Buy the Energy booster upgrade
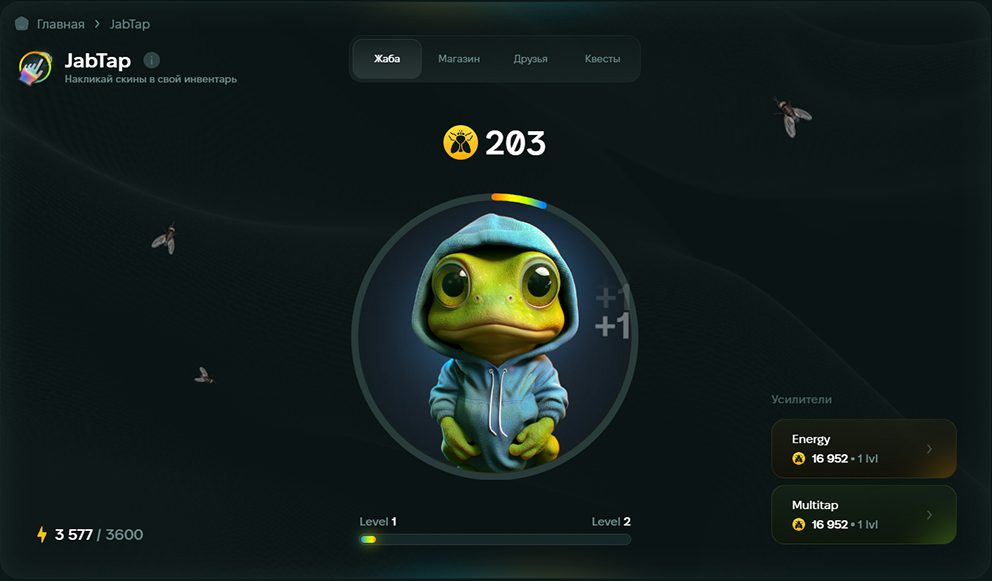 863,449
